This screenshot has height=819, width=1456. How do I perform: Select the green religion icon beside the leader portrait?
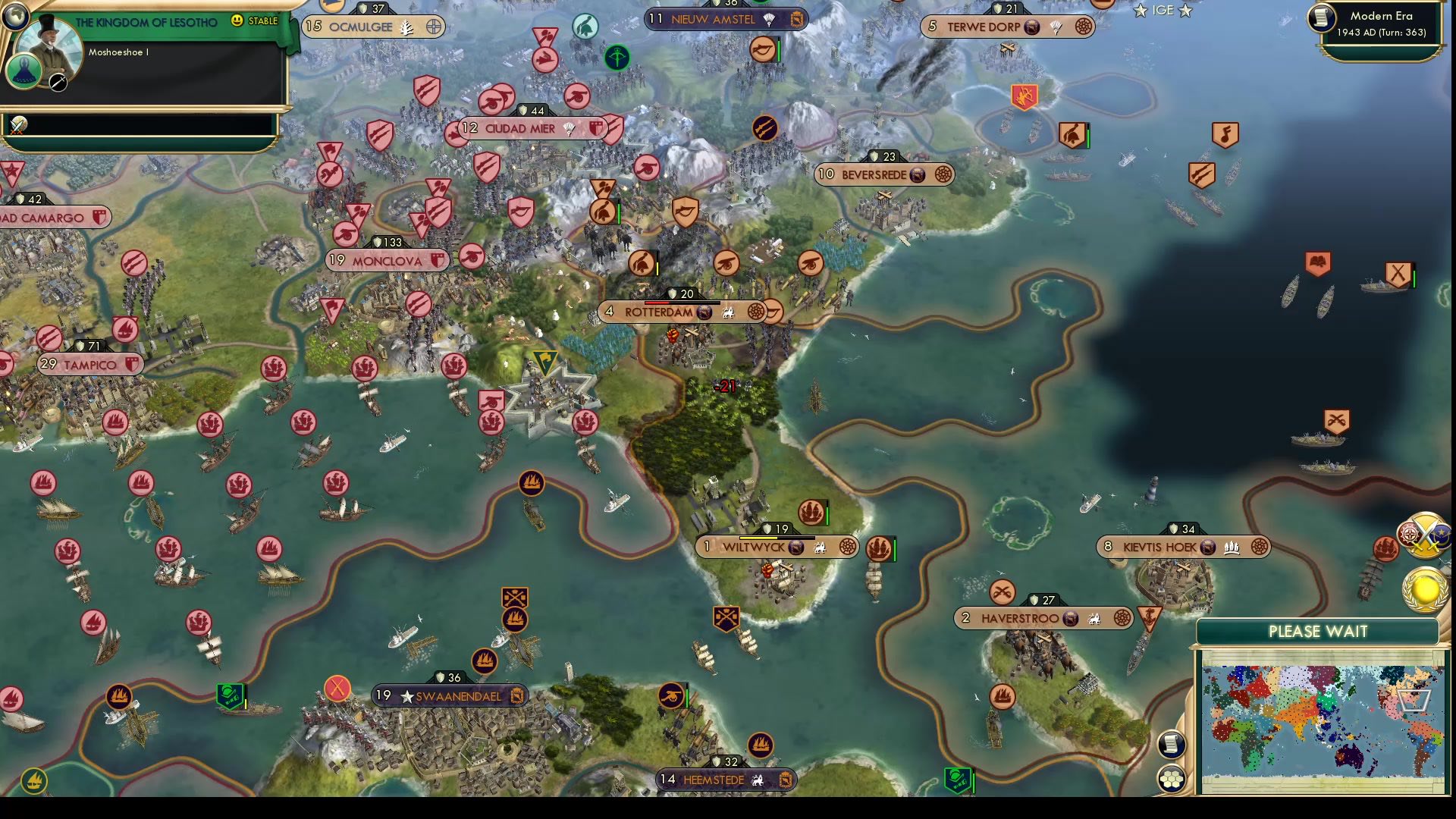[x=25, y=71]
